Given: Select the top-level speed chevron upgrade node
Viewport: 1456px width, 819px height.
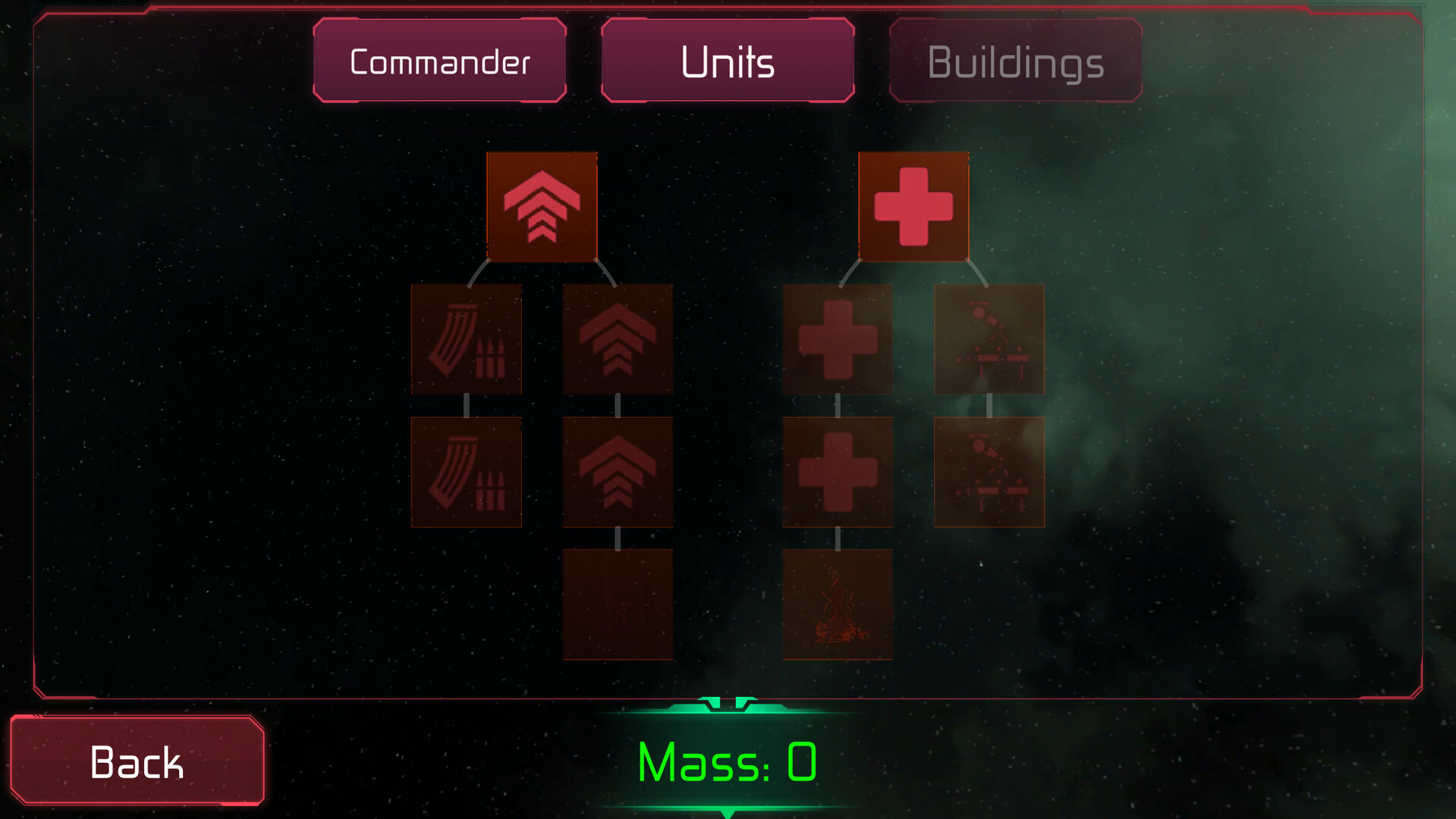Looking at the screenshot, I should (x=541, y=206).
